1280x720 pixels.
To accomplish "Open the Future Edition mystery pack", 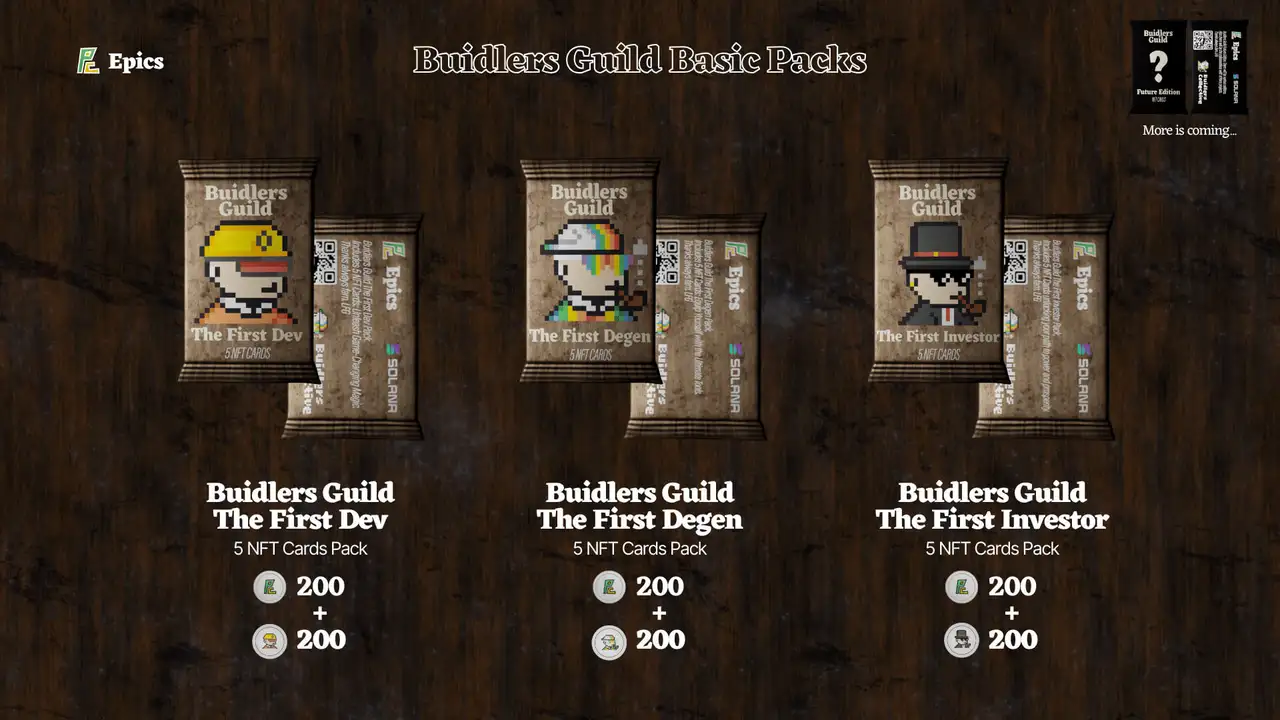I will coord(1156,65).
